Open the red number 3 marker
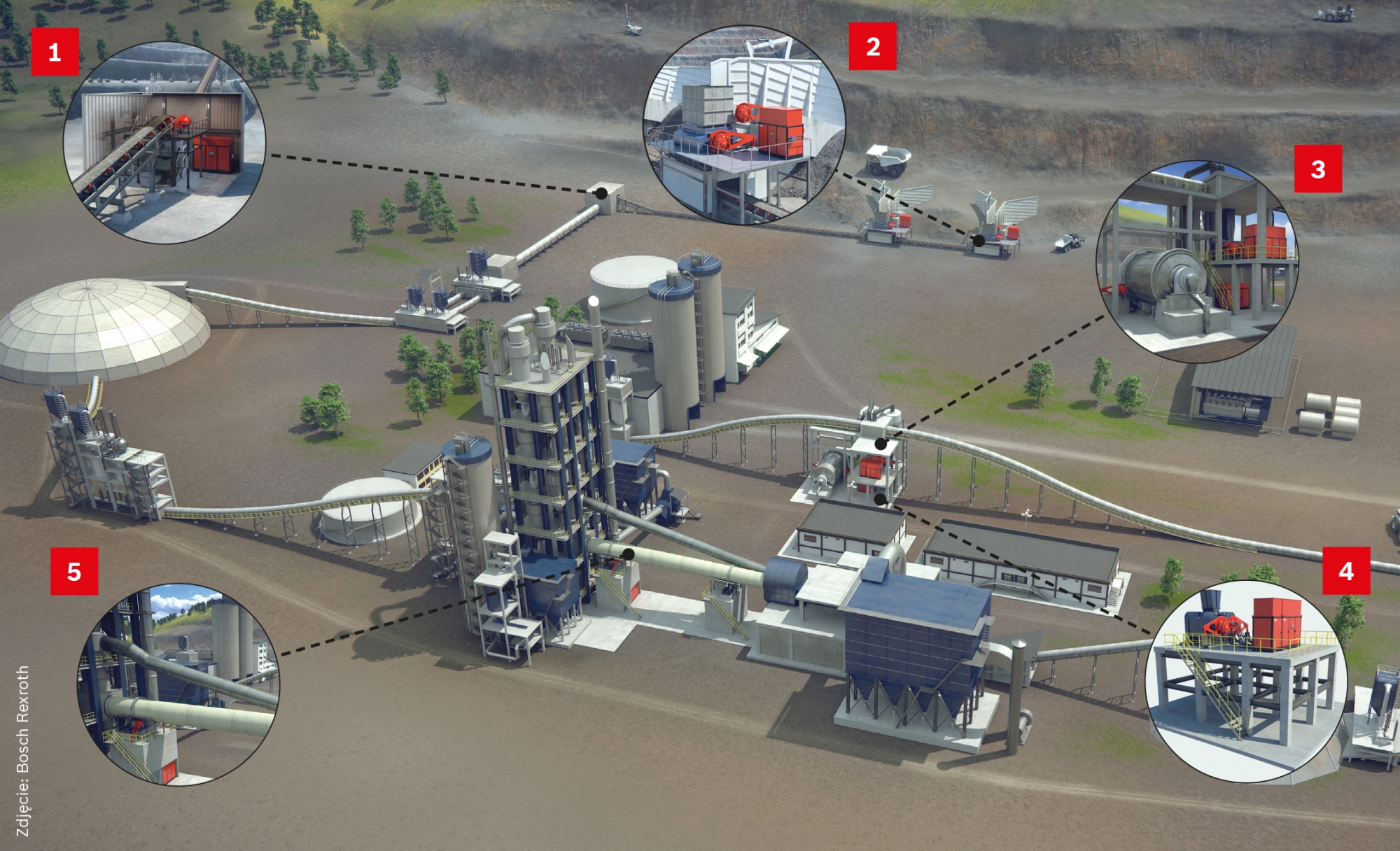 point(1317,169)
